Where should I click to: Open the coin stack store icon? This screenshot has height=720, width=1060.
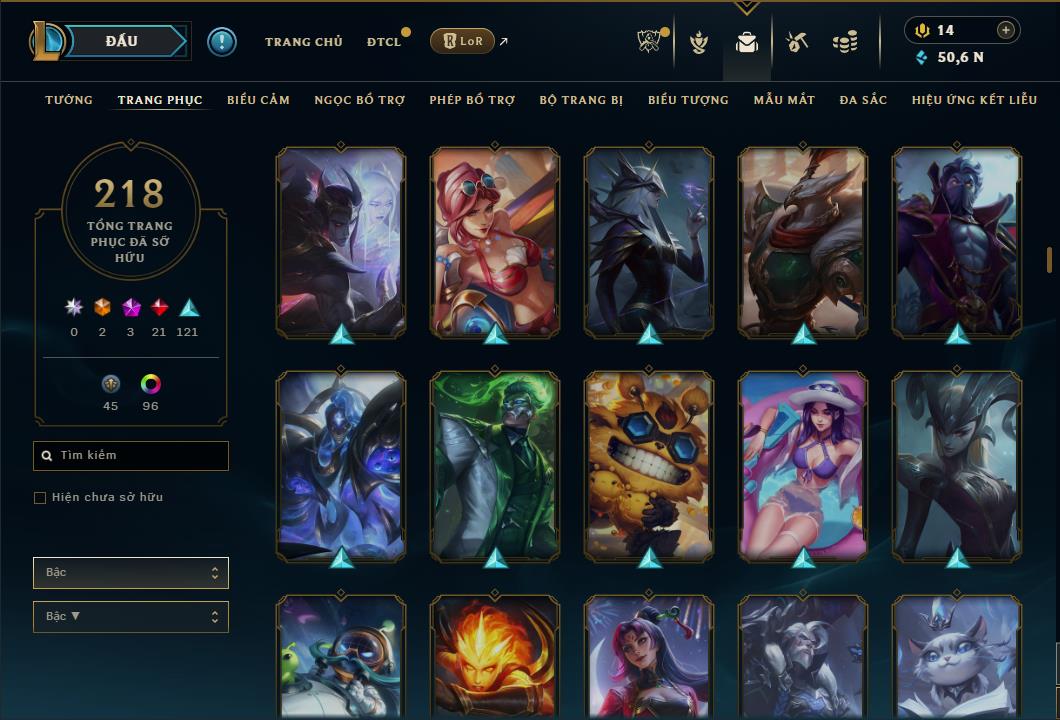845,42
